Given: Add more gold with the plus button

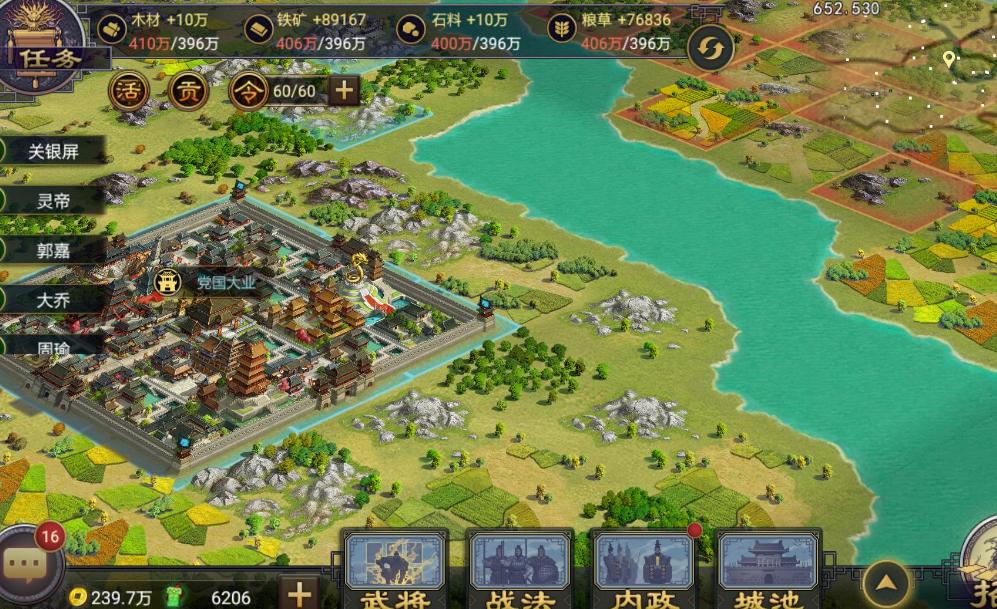Looking at the screenshot, I should [298, 591].
